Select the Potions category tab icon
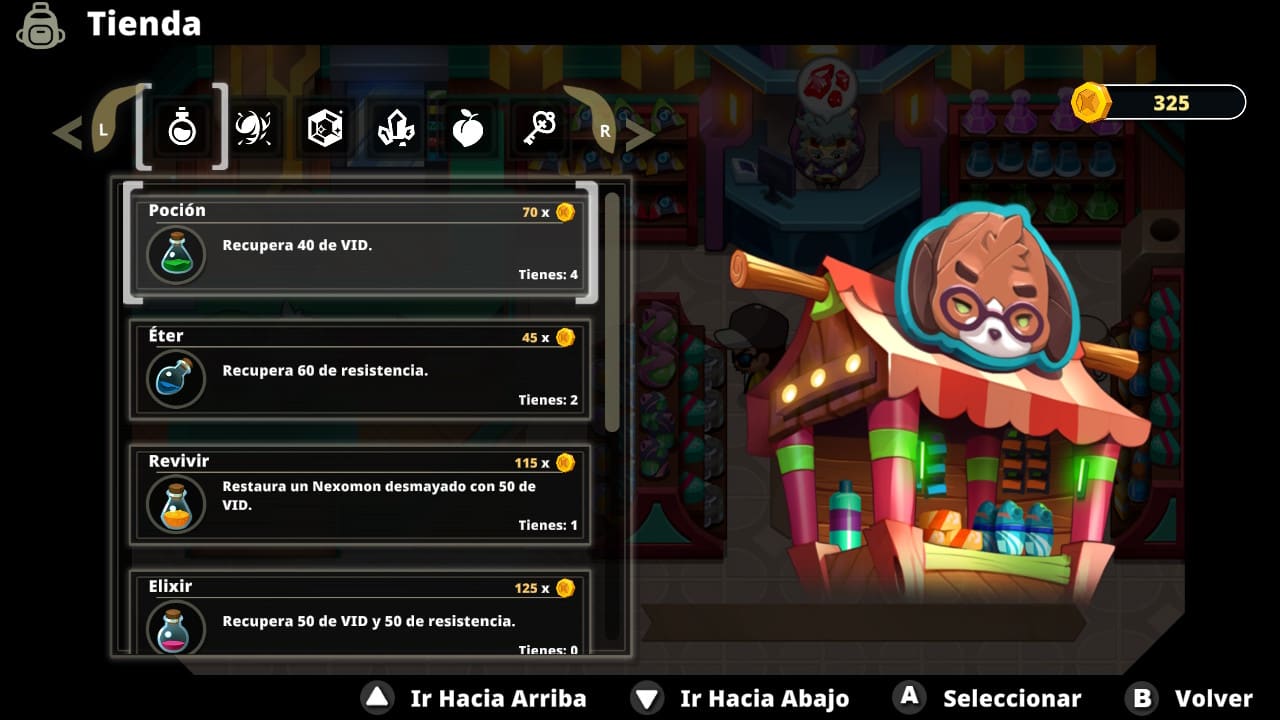This screenshot has width=1280, height=720. pos(181,126)
